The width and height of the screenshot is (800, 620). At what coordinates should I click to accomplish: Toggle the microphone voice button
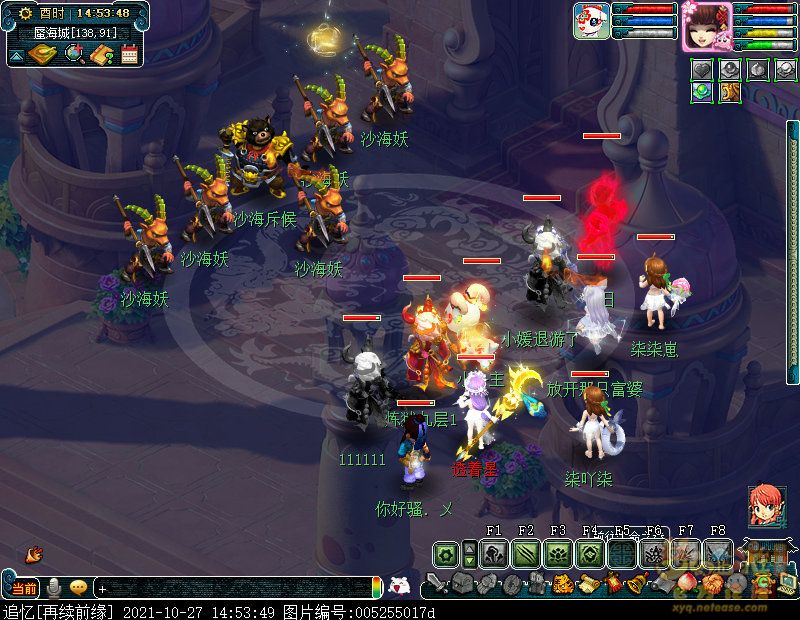(54, 588)
